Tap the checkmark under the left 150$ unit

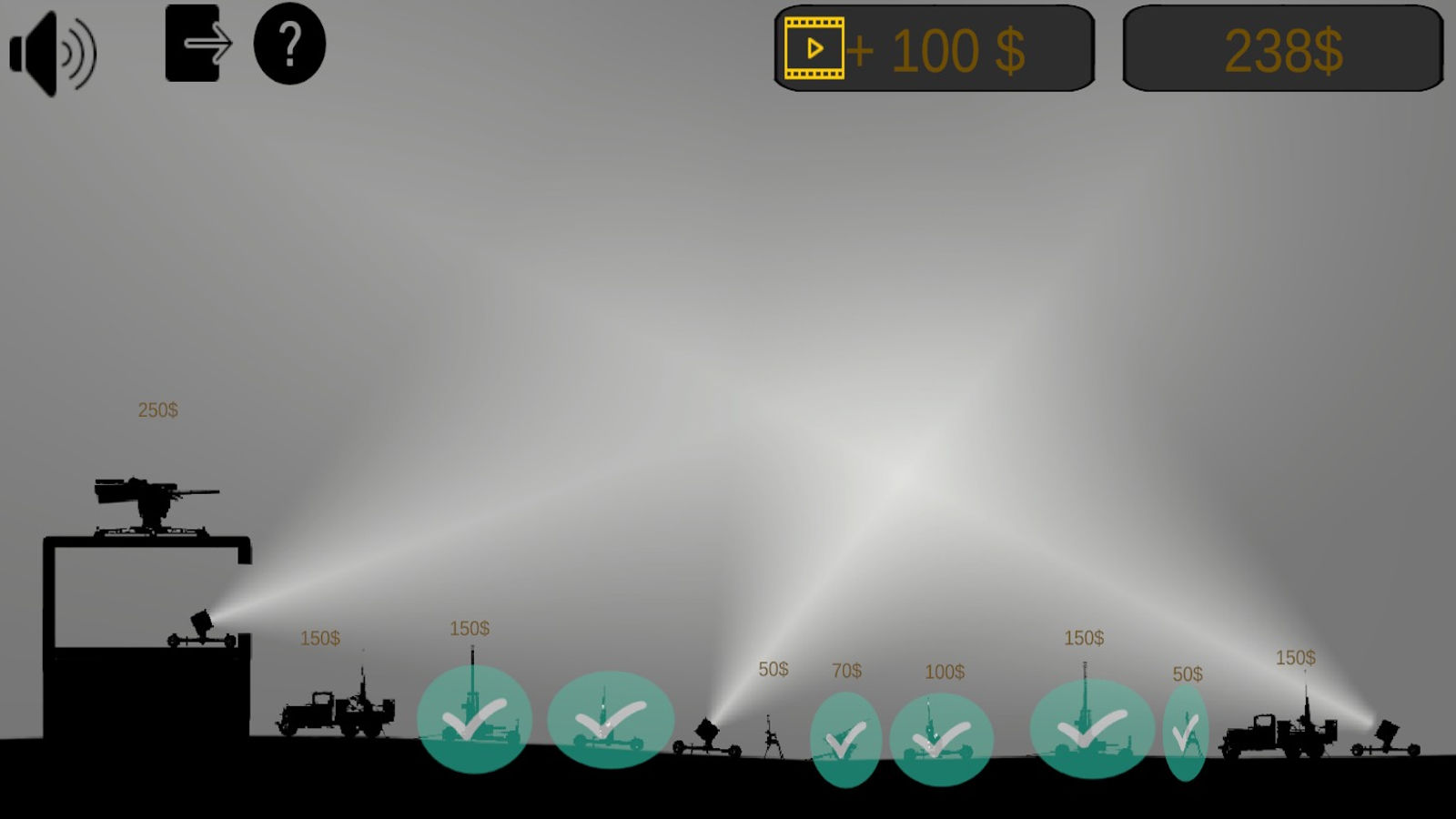click(x=473, y=719)
